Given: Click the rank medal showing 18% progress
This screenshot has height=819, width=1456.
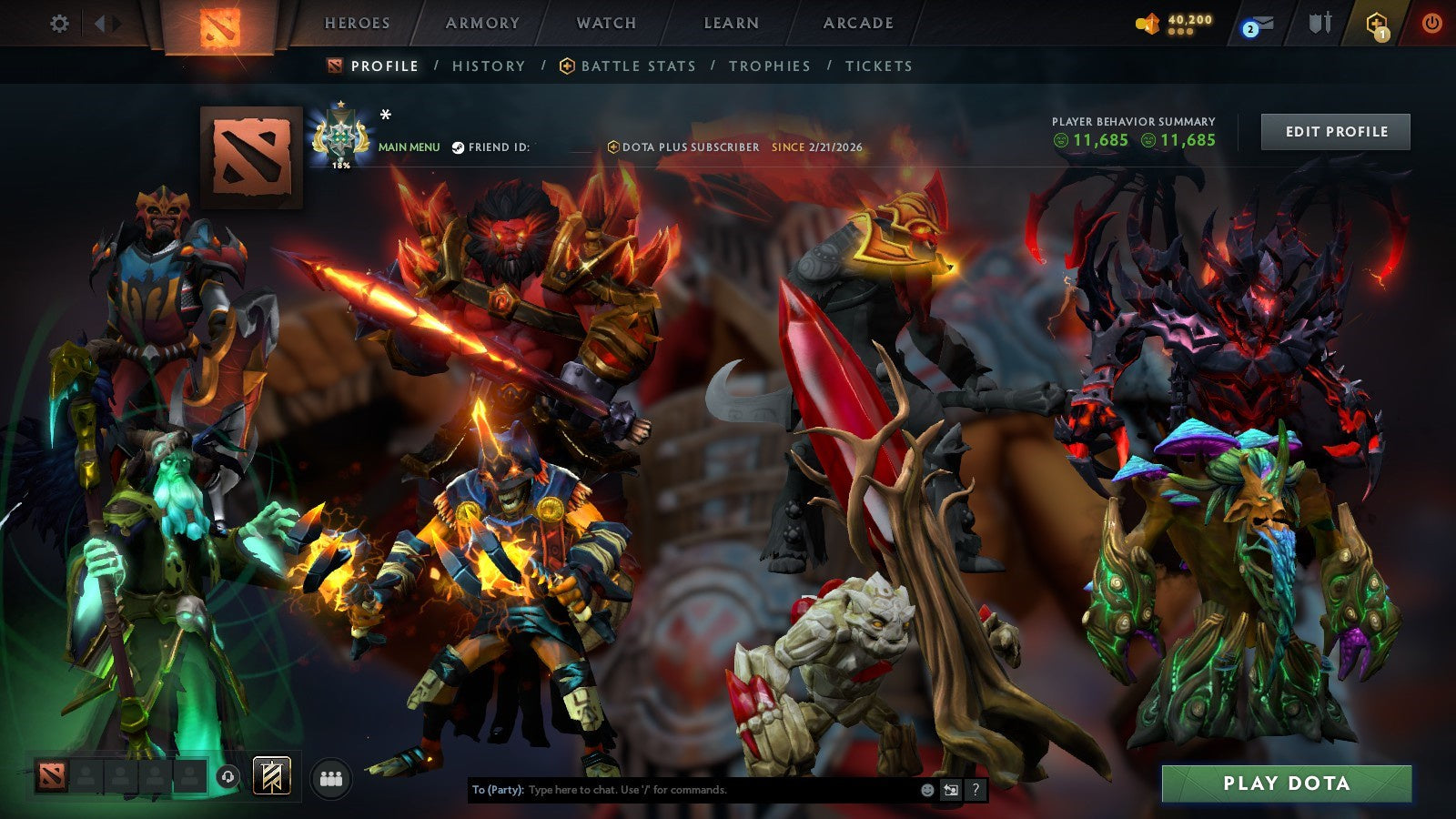Looking at the screenshot, I should pos(341,136).
